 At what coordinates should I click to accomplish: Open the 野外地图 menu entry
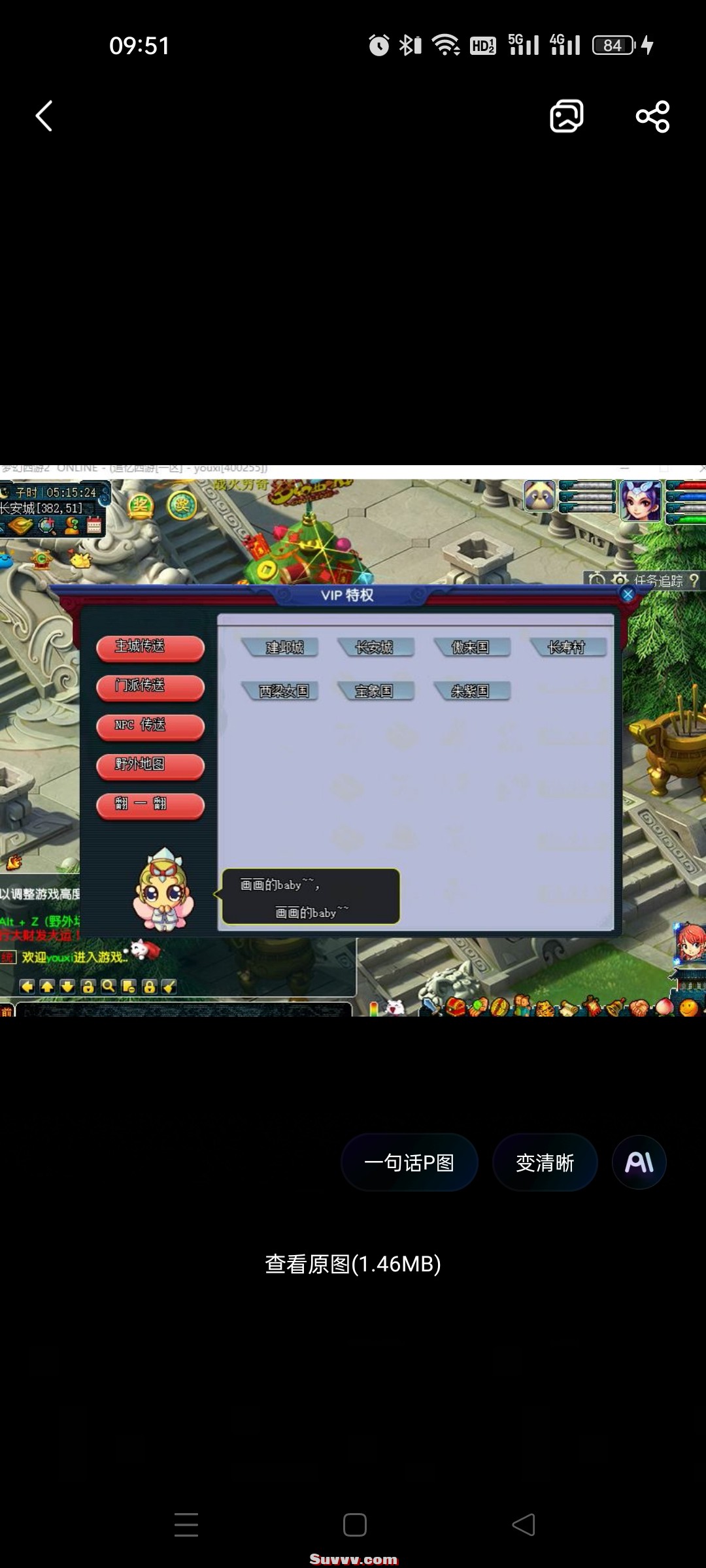pos(150,765)
